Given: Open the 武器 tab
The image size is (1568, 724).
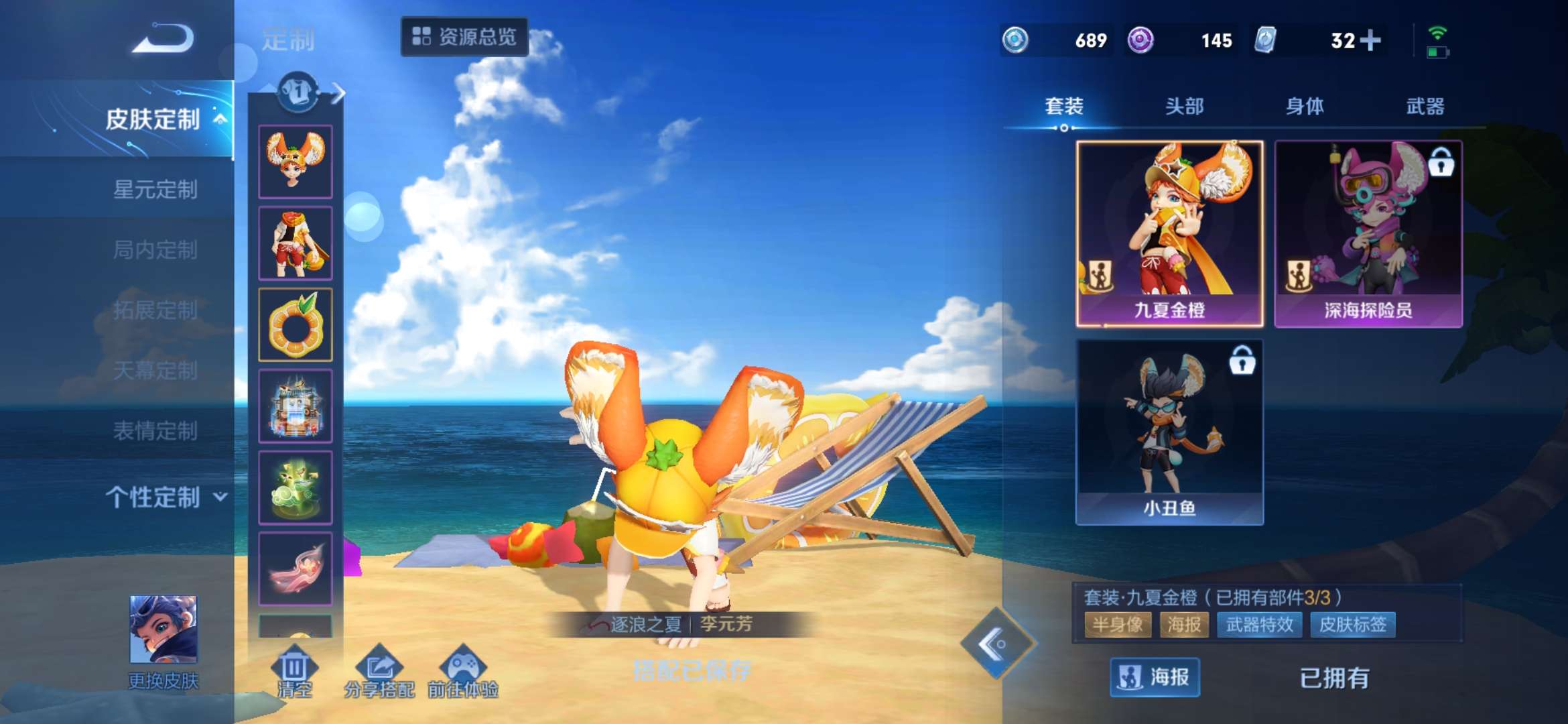Looking at the screenshot, I should pyautogui.click(x=1425, y=106).
